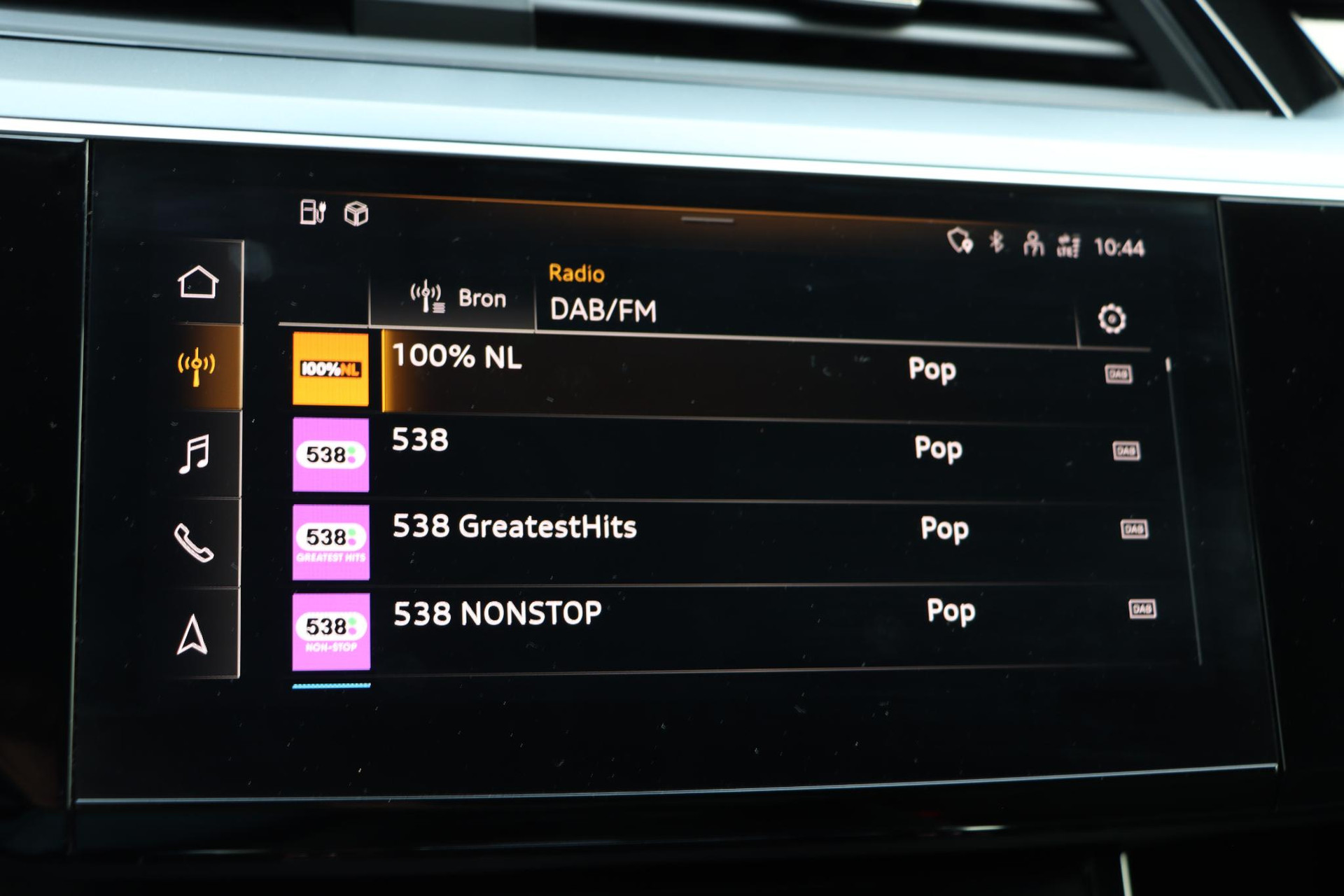
Task: Tap the plain 538 station logo
Action: 330,455
